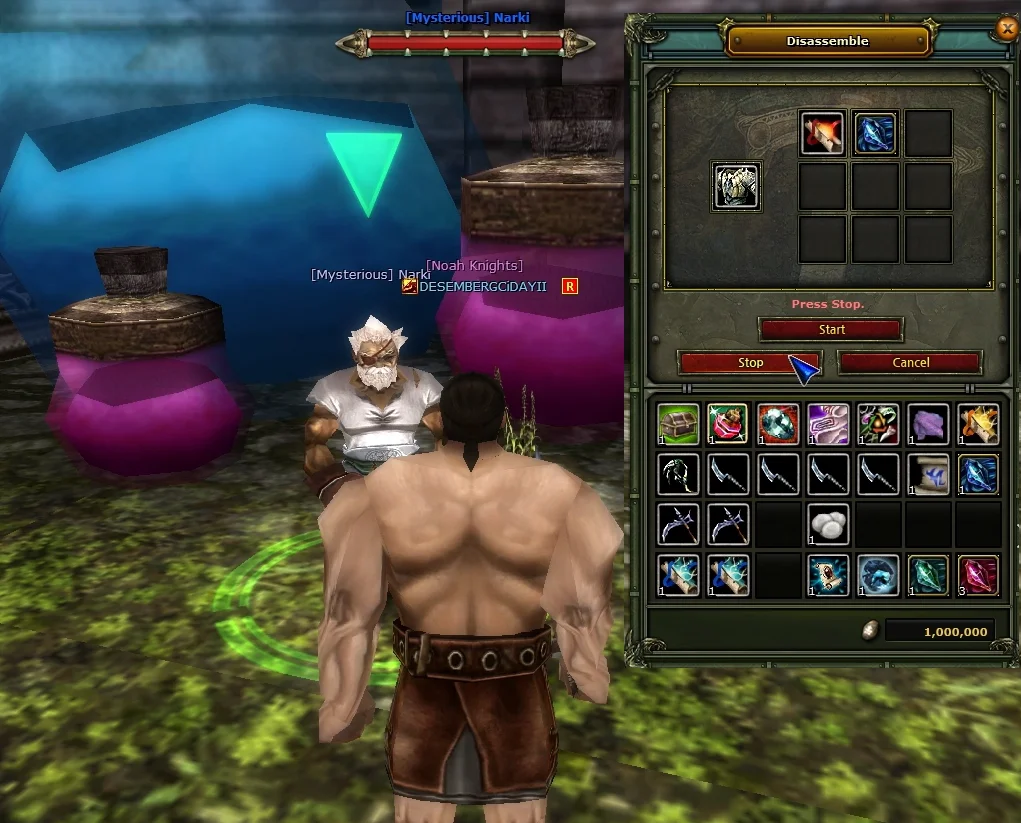Cancel the disassemble operation
Viewport: 1021px width, 823px height.
point(910,363)
